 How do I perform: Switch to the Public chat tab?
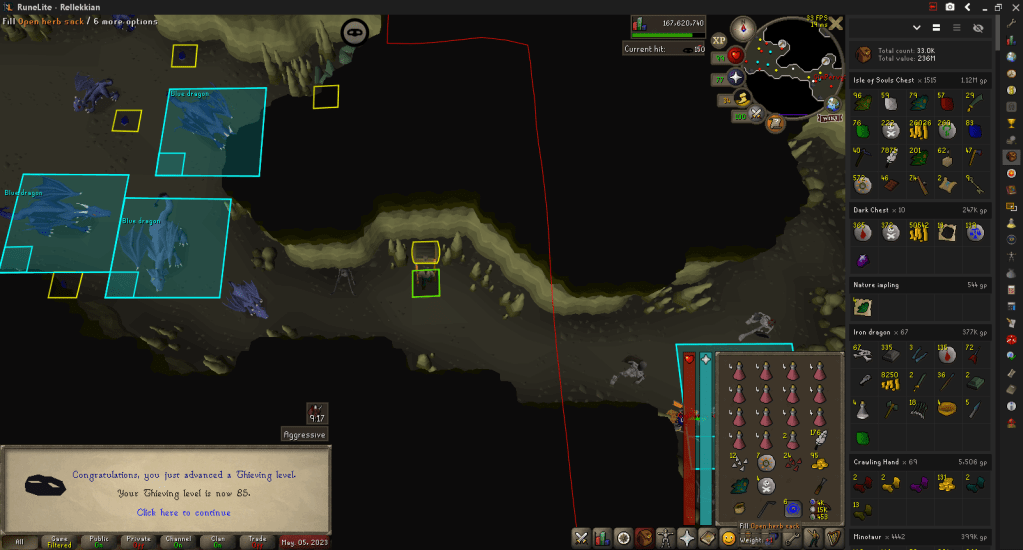98,540
